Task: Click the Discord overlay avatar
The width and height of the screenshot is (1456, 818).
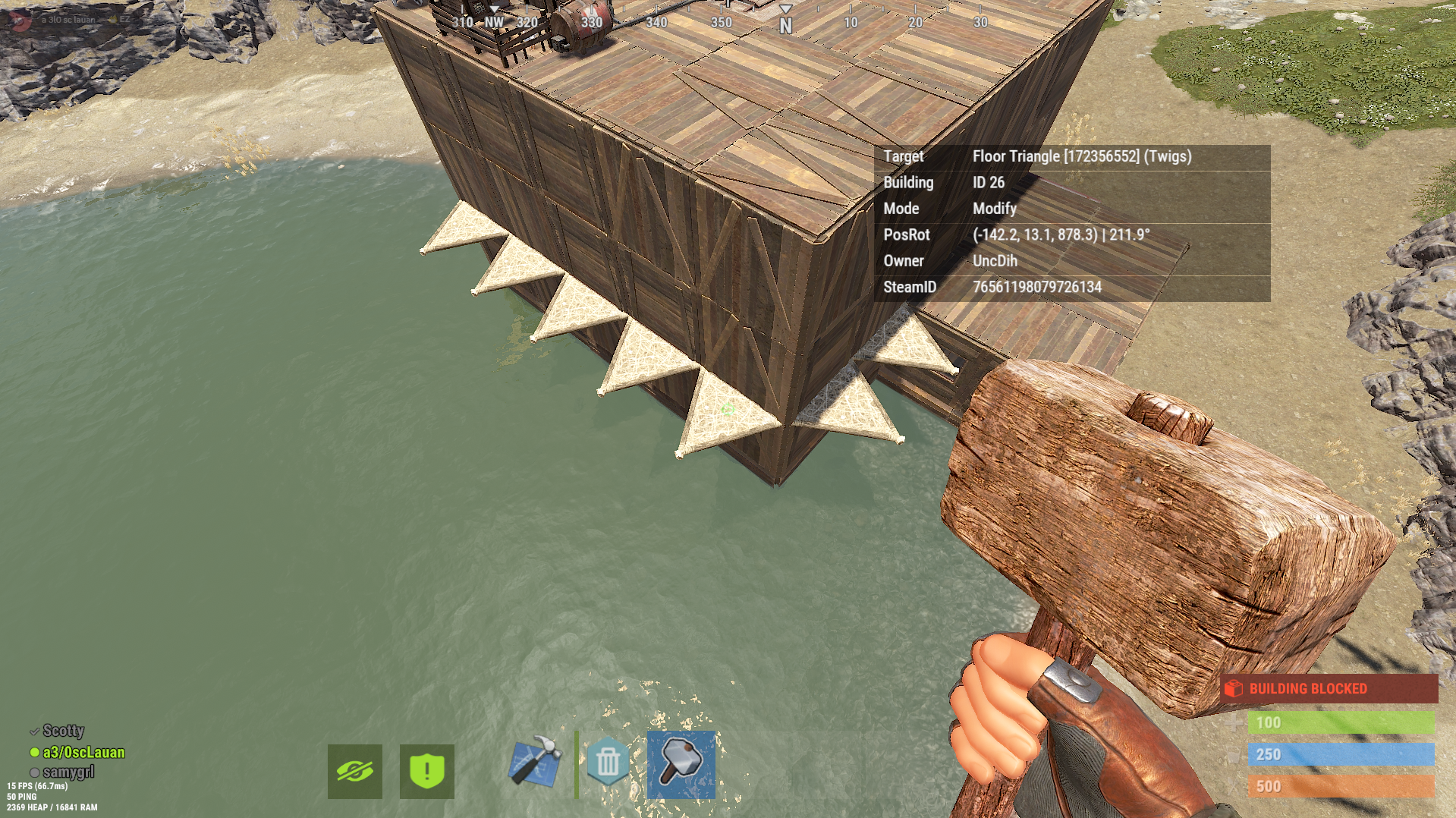Action: 21,20
